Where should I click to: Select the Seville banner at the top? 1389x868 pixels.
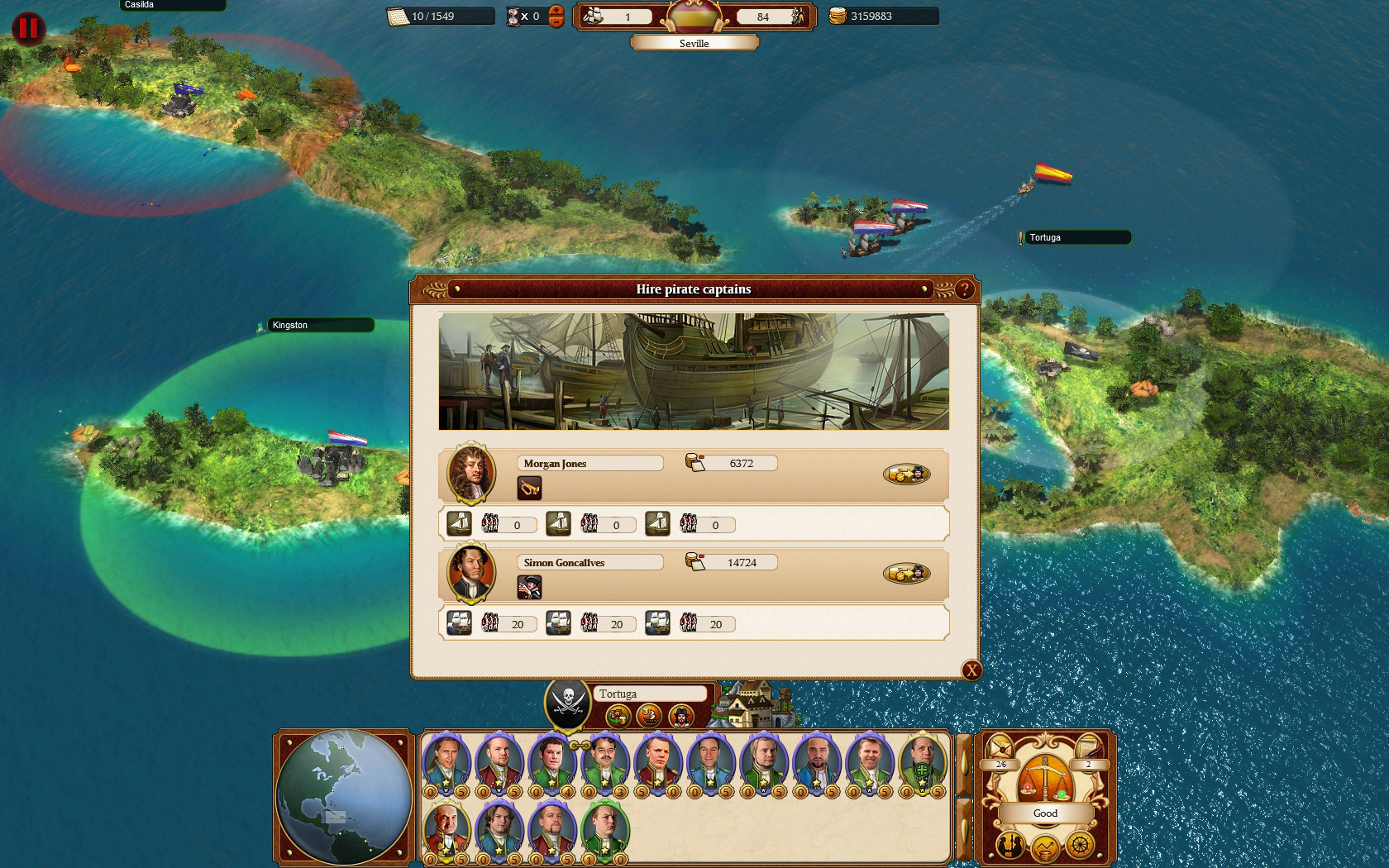click(x=697, y=43)
